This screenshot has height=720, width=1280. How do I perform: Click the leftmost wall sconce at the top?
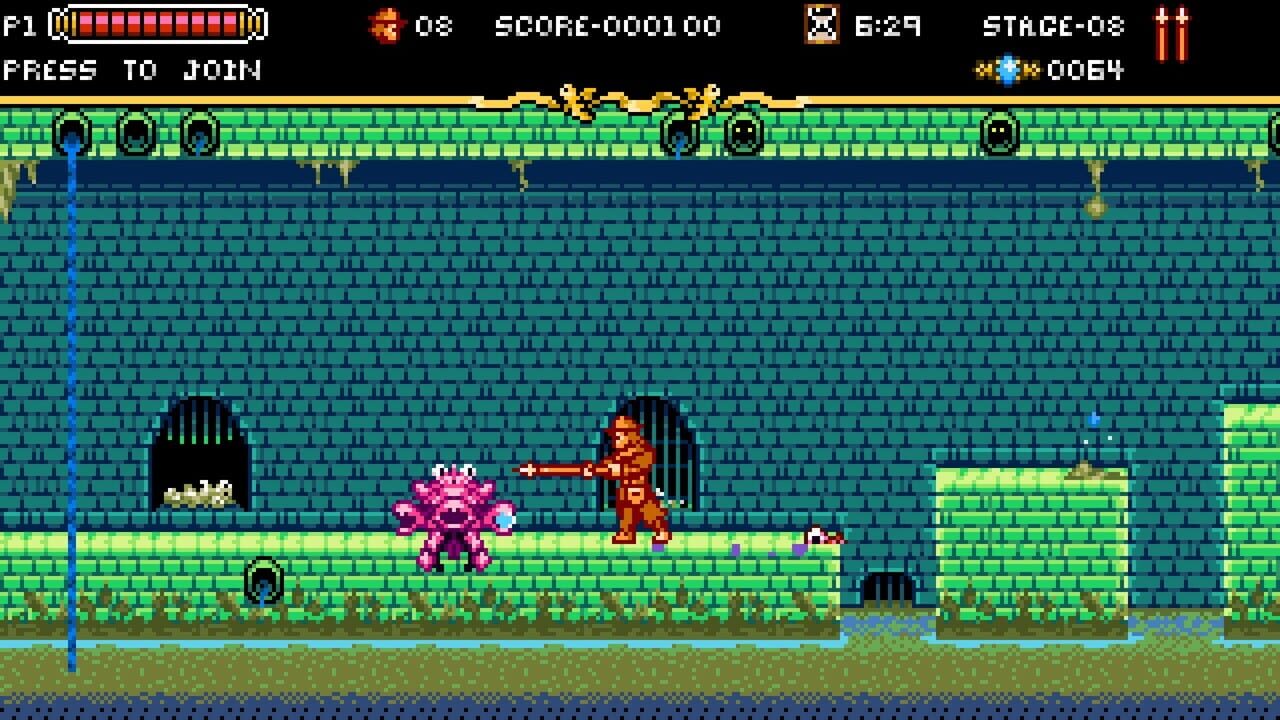[x=72, y=130]
